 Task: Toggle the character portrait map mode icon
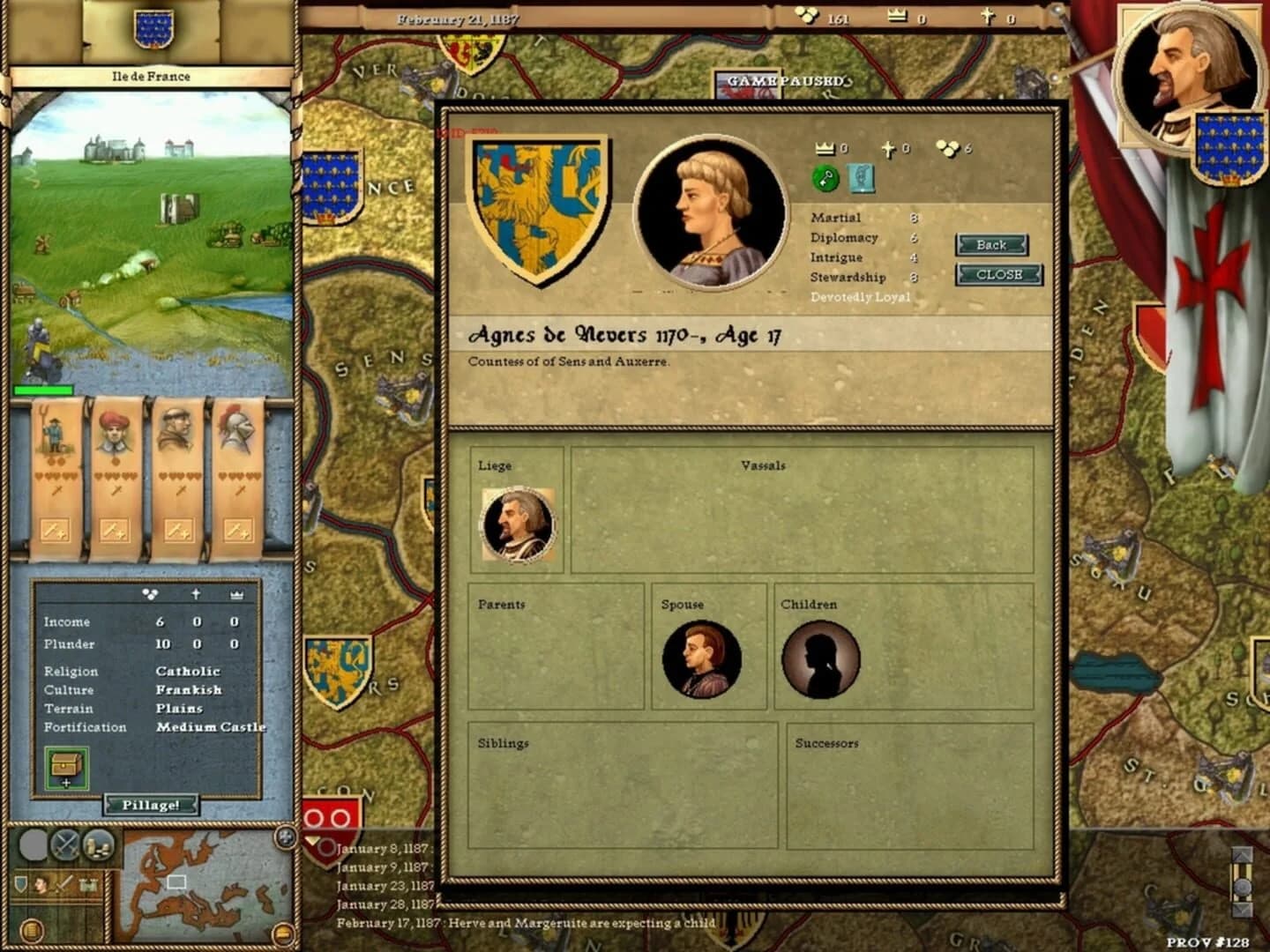(42, 884)
